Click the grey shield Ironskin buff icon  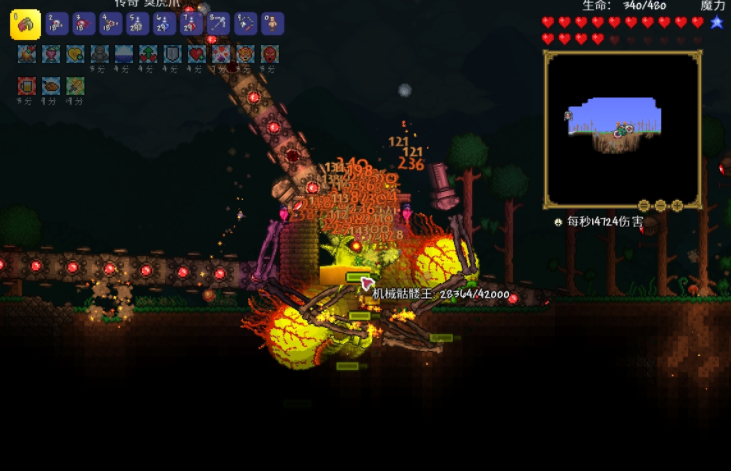click(x=172, y=54)
